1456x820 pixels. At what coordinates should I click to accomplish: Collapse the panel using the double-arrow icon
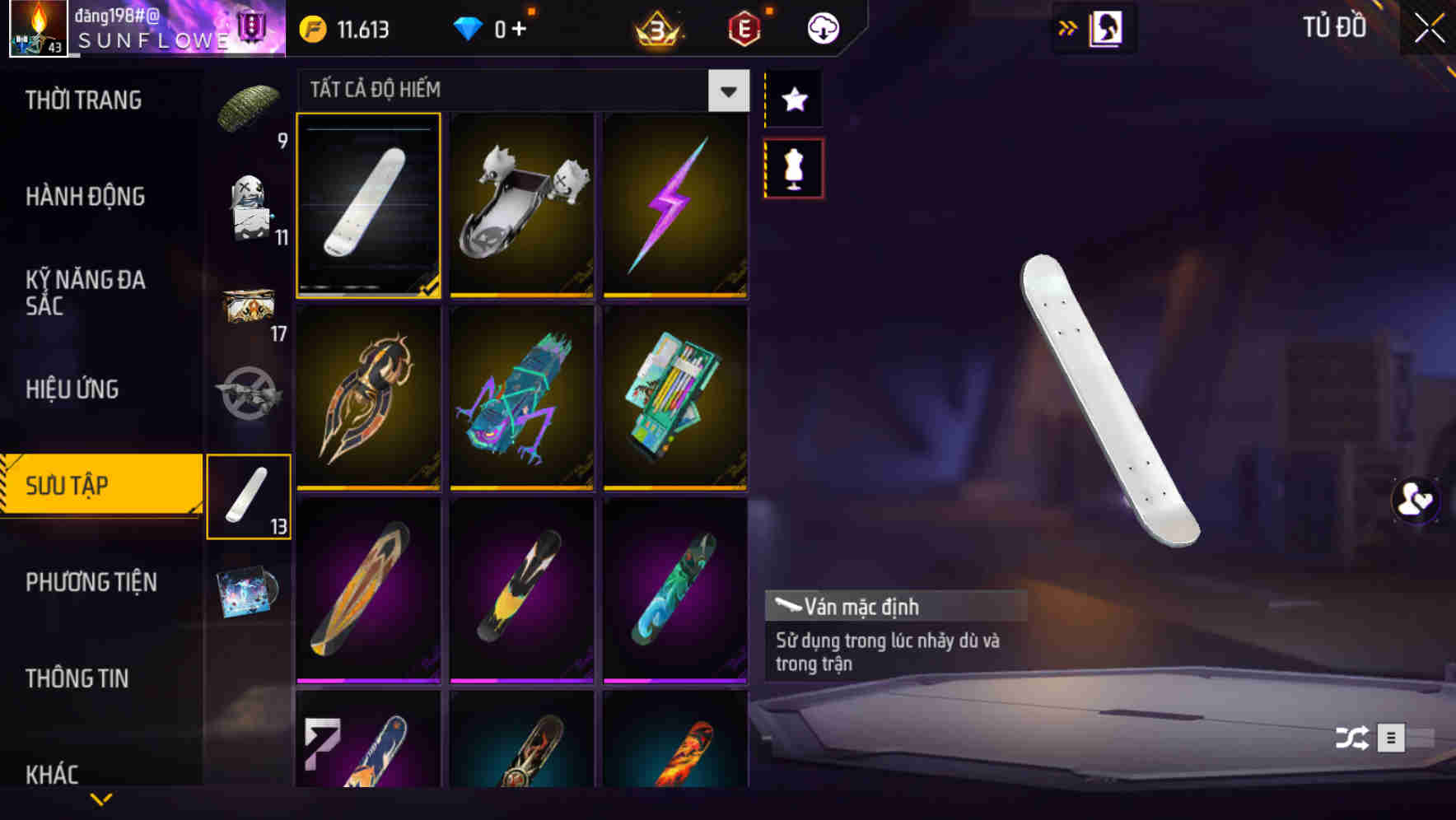(x=1068, y=26)
